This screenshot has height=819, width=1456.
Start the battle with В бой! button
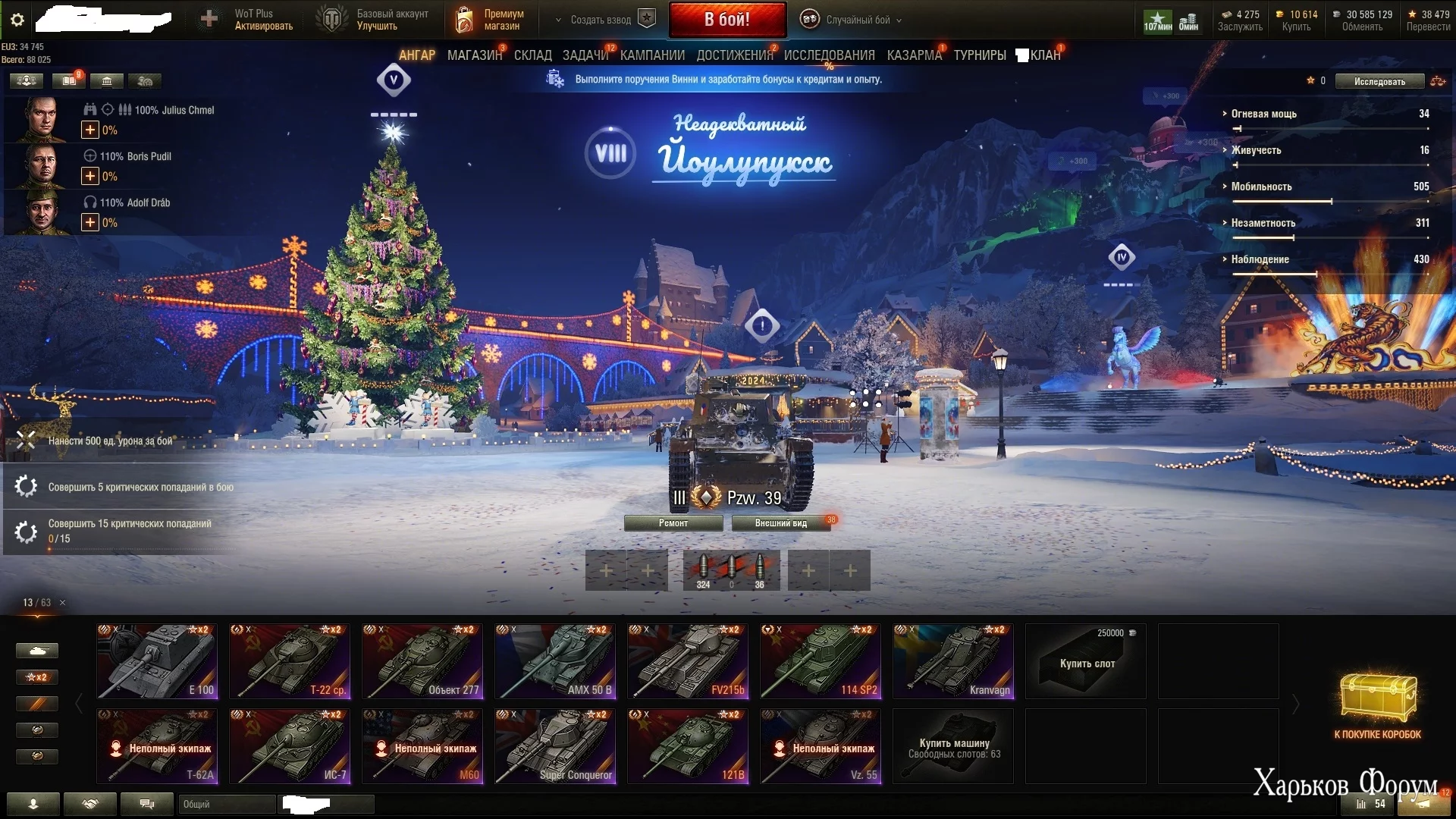click(726, 20)
